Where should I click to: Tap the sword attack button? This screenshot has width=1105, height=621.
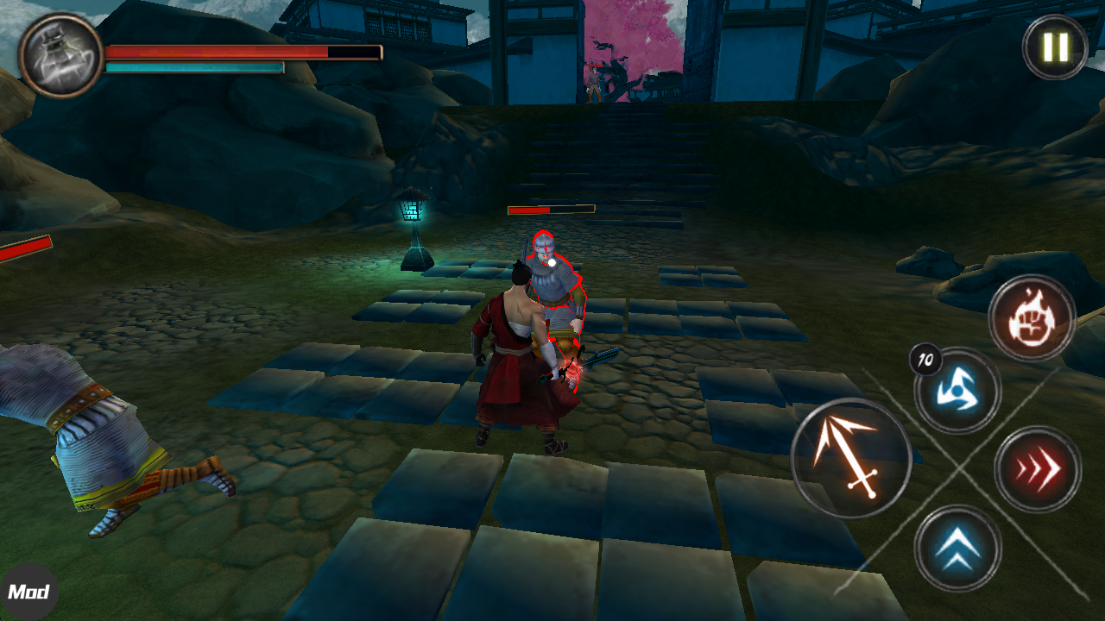[x=850, y=458]
